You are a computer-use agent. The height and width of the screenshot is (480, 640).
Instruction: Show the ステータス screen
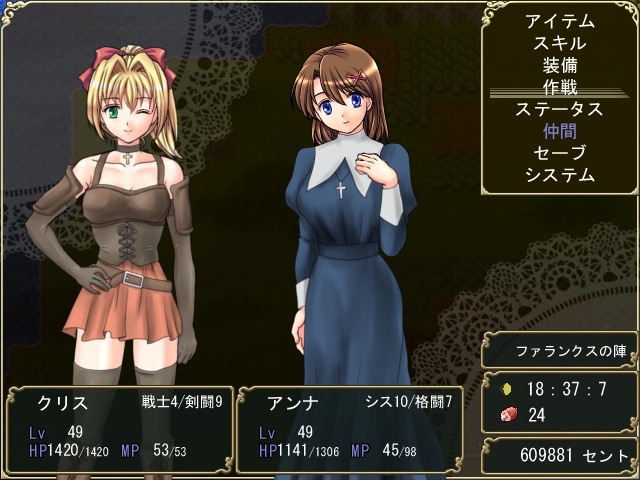tap(559, 109)
